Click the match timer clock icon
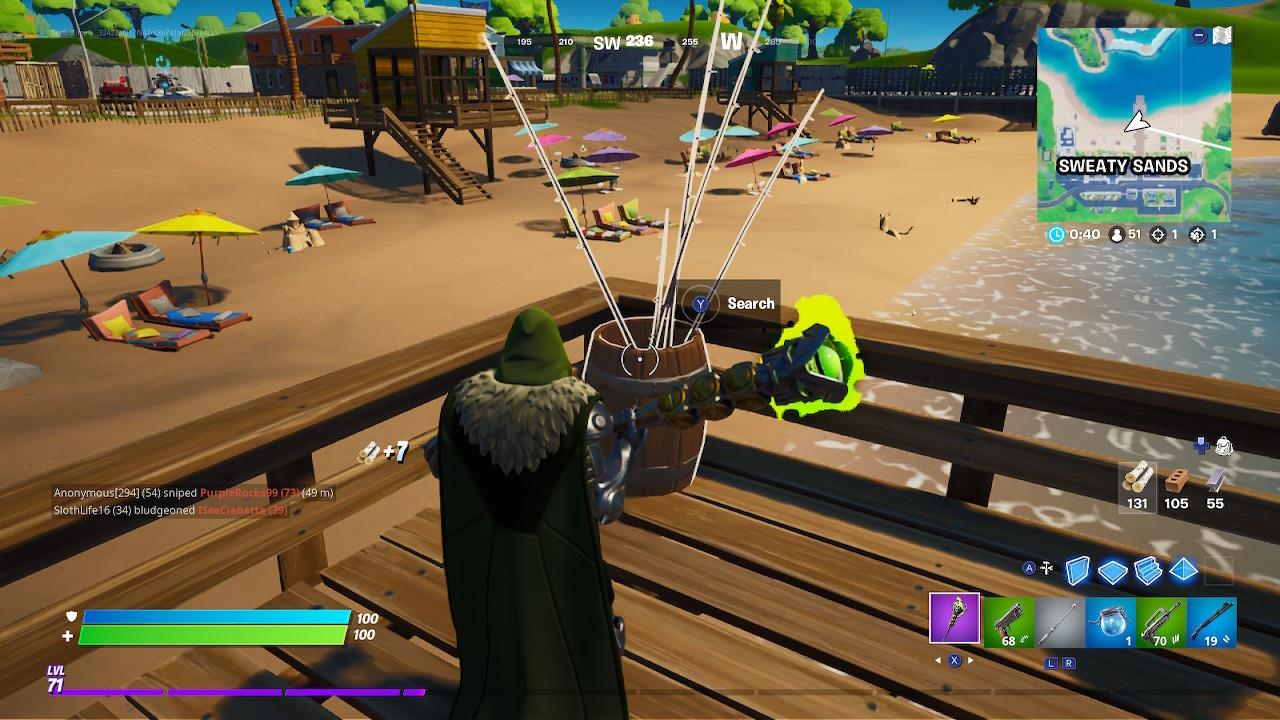This screenshot has height=720, width=1280. click(1057, 234)
